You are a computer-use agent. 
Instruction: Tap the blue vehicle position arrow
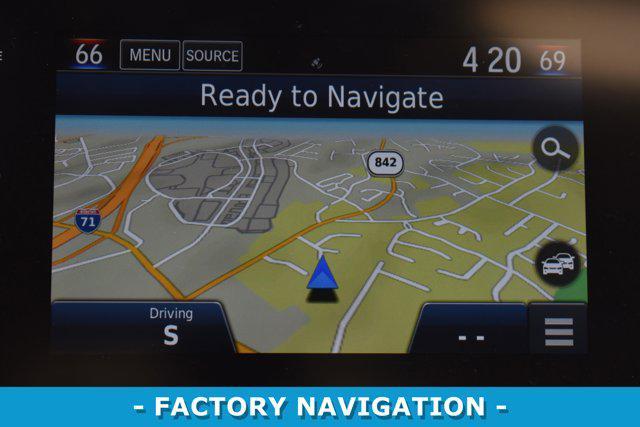322,273
